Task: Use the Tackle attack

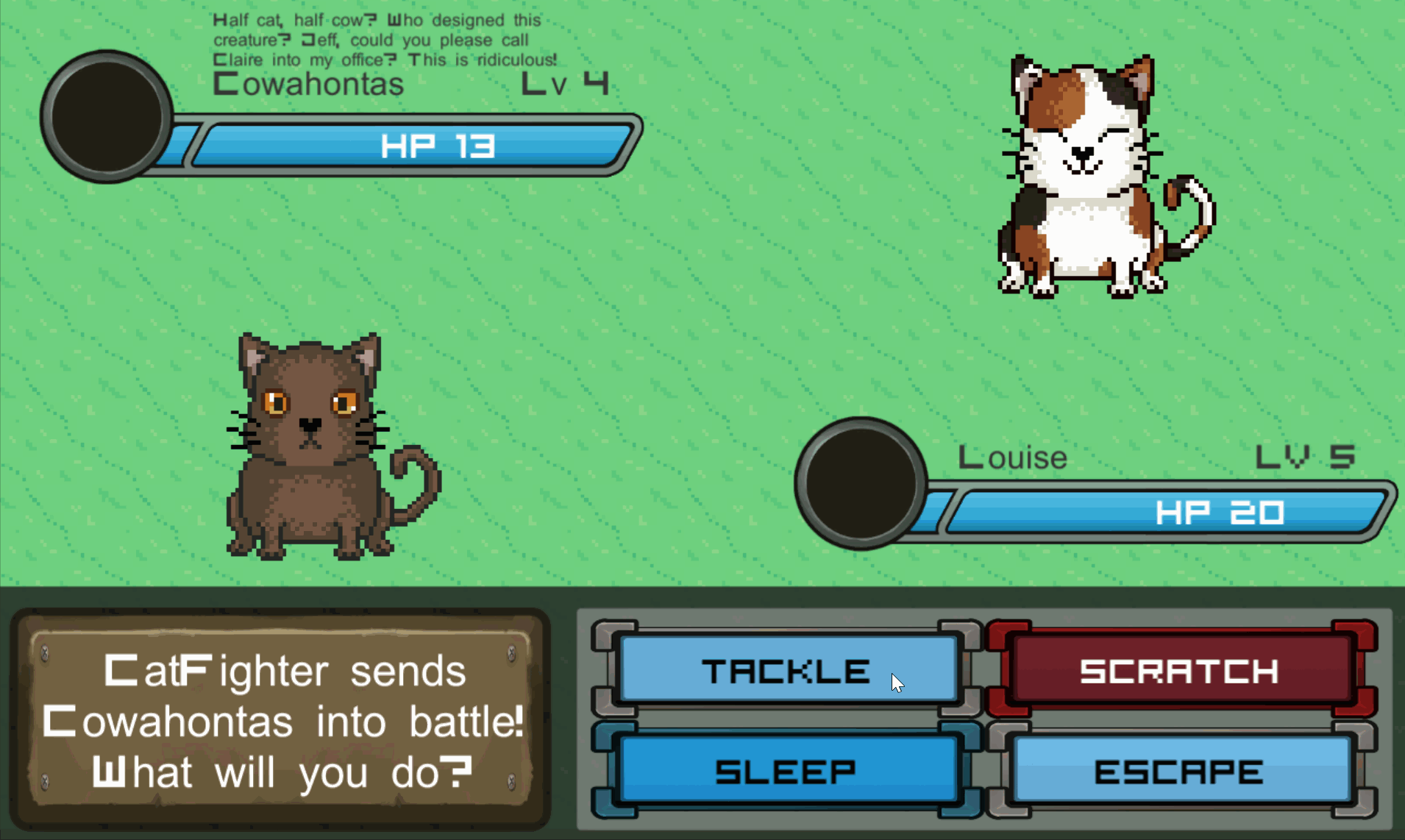Action: click(x=787, y=670)
